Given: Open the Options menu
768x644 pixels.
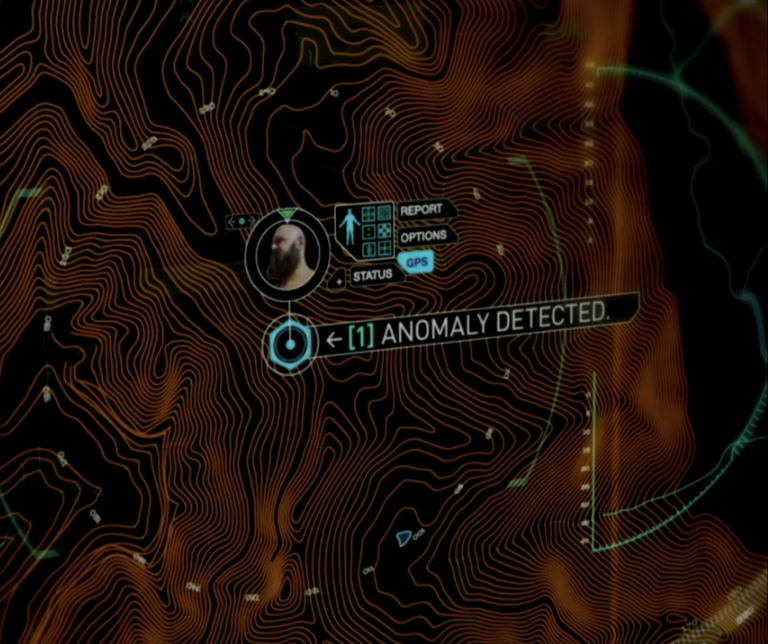Looking at the screenshot, I should click(x=423, y=238).
